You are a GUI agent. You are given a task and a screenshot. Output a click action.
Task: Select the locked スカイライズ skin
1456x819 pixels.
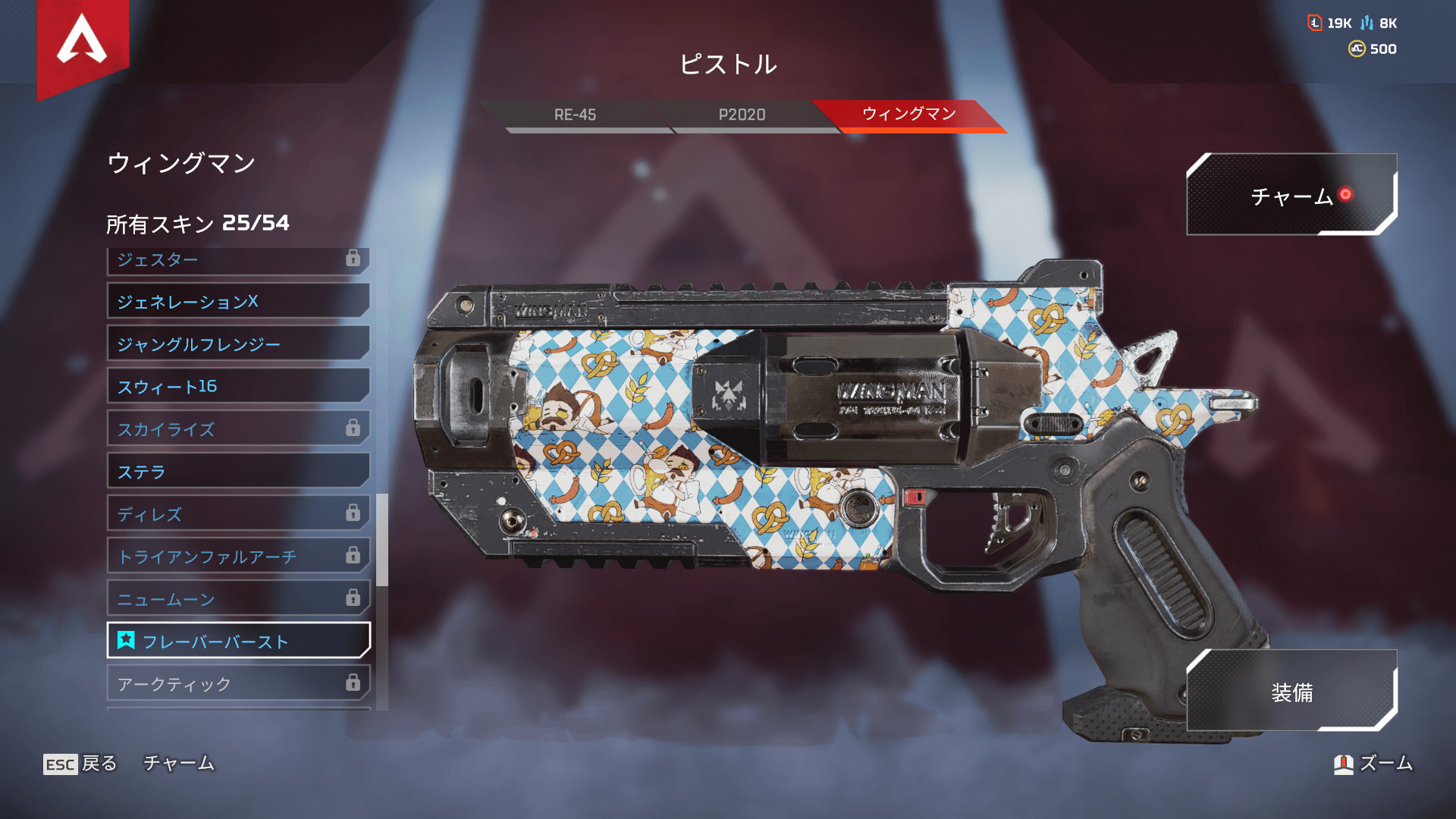pos(238,429)
